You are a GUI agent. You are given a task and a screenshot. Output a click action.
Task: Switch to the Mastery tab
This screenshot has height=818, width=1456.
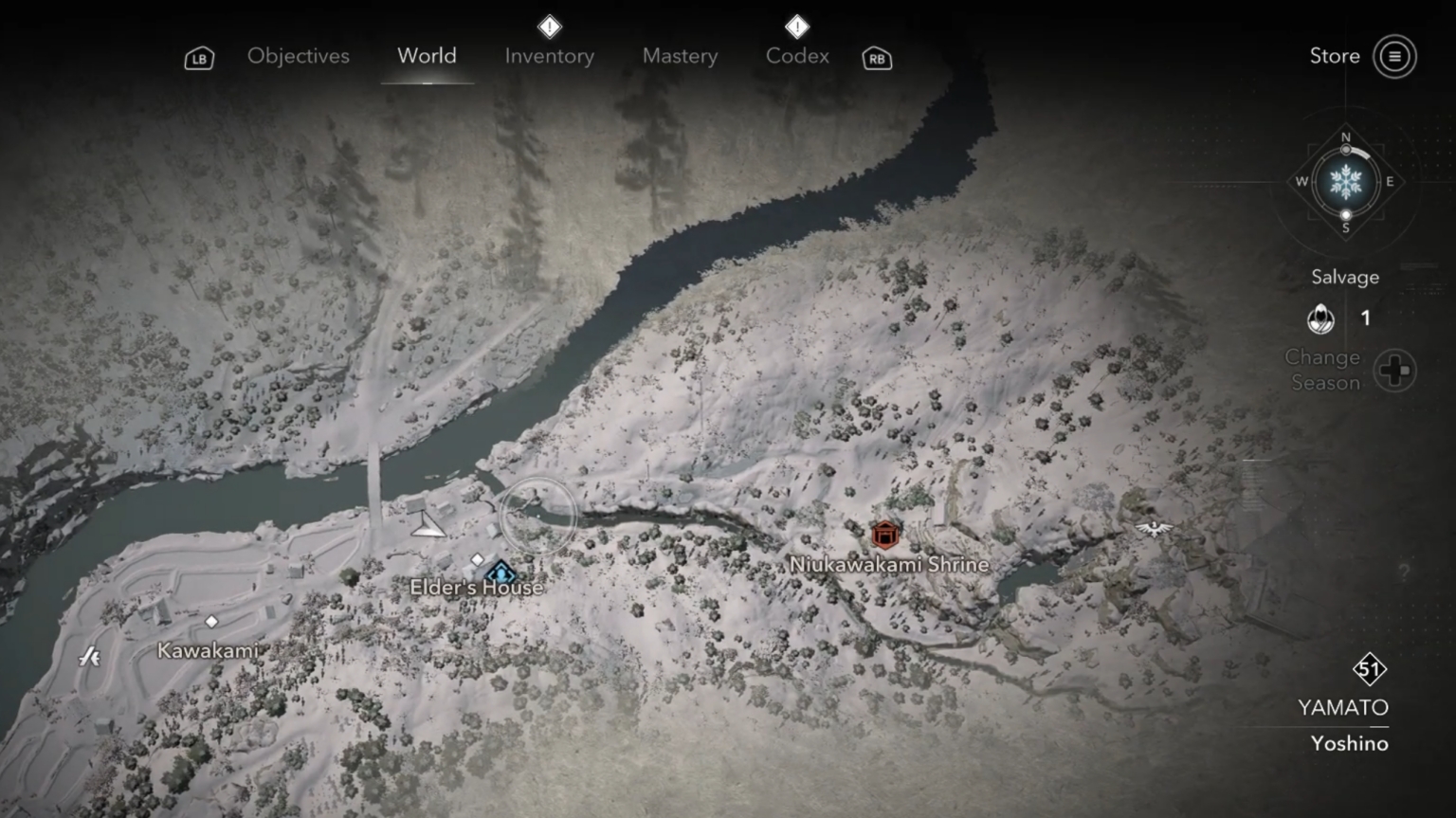click(680, 56)
